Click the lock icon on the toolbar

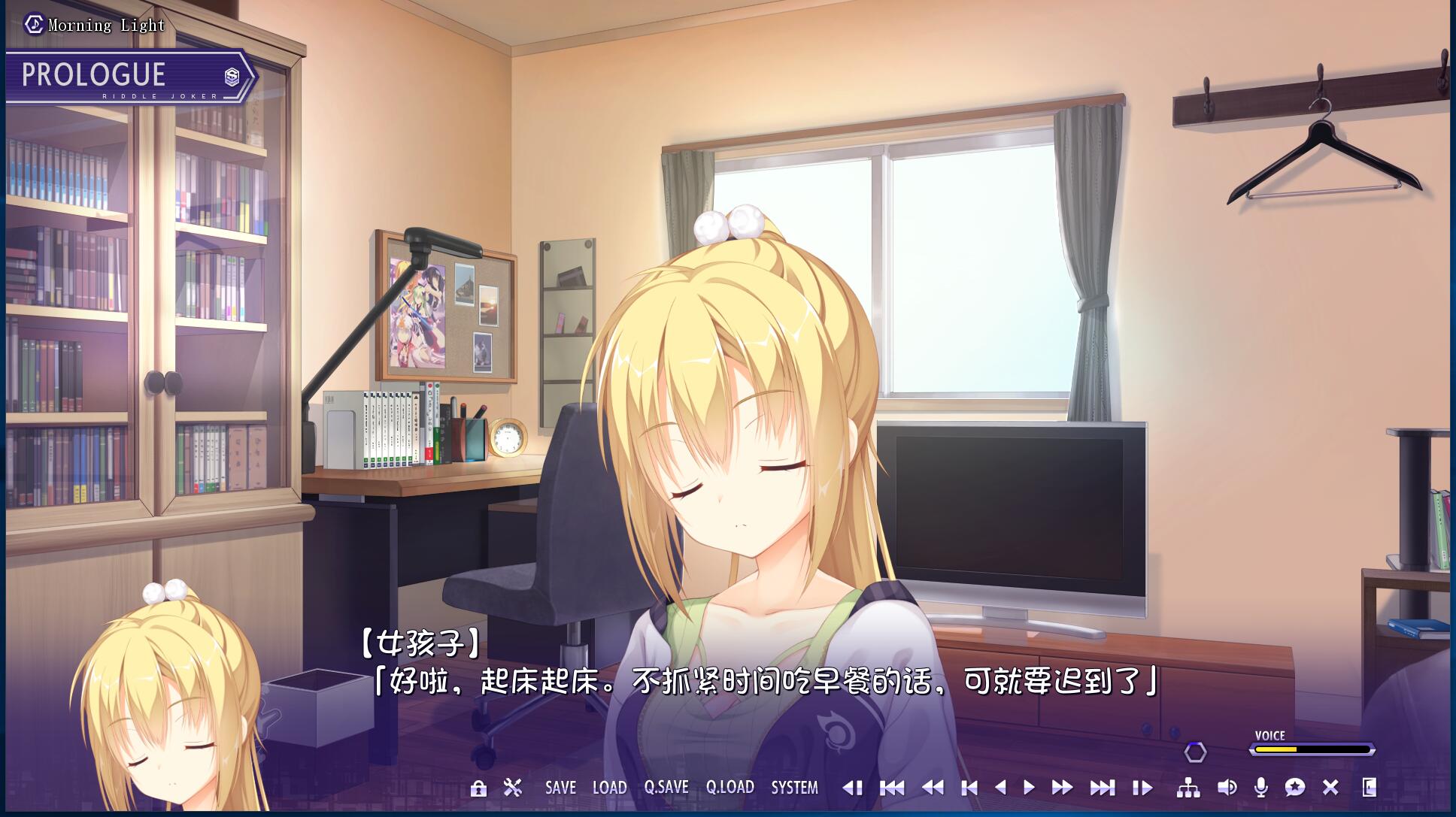point(478,788)
